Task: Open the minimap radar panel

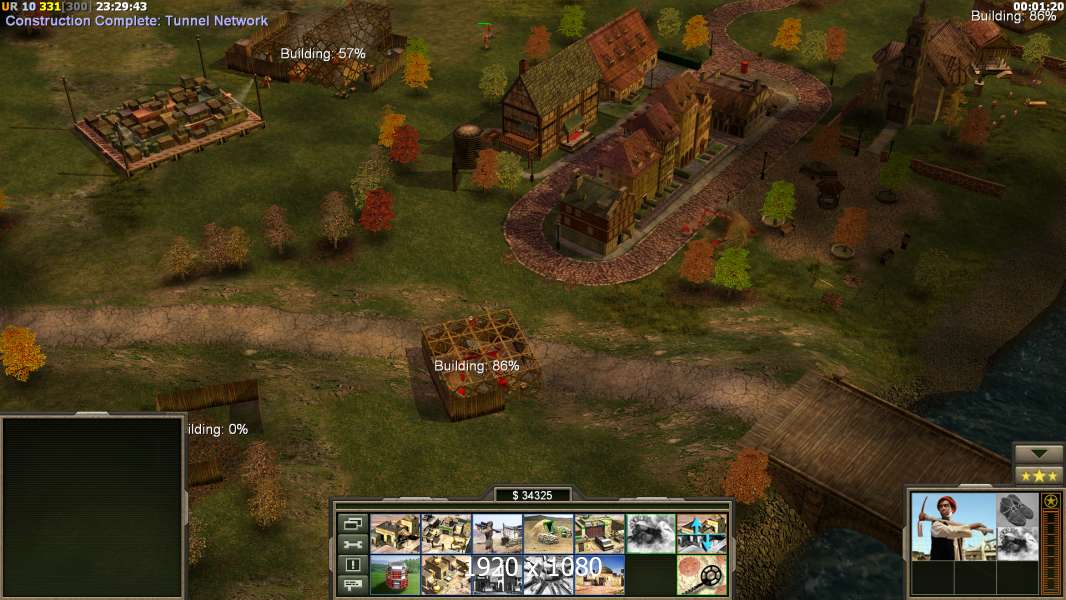Action: [92, 505]
